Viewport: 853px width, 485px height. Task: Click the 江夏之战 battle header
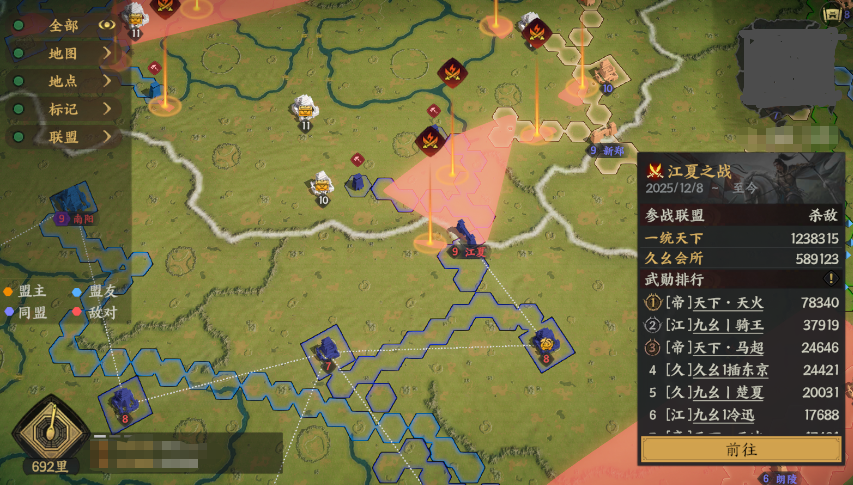(x=700, y=171)
